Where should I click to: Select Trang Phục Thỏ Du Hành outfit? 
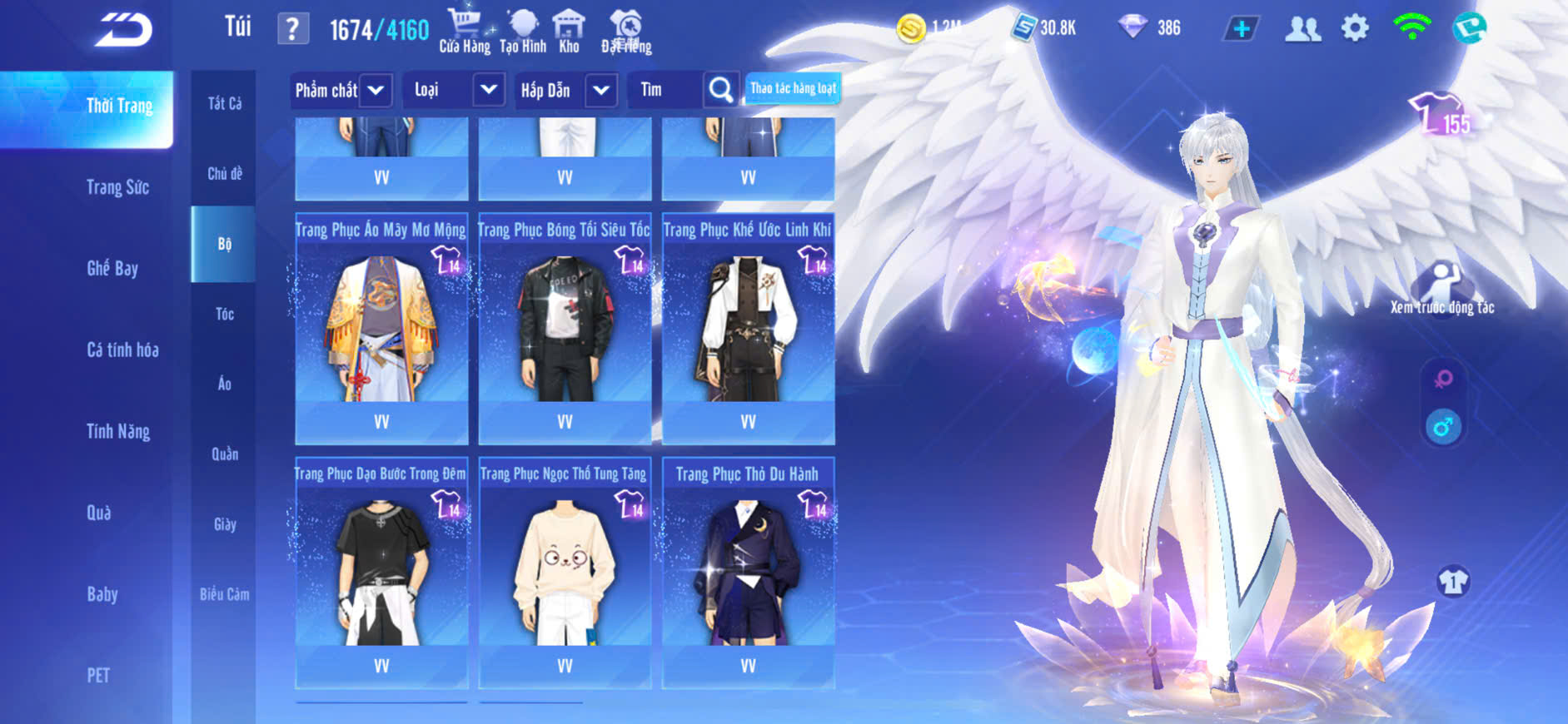pos(748,573)
